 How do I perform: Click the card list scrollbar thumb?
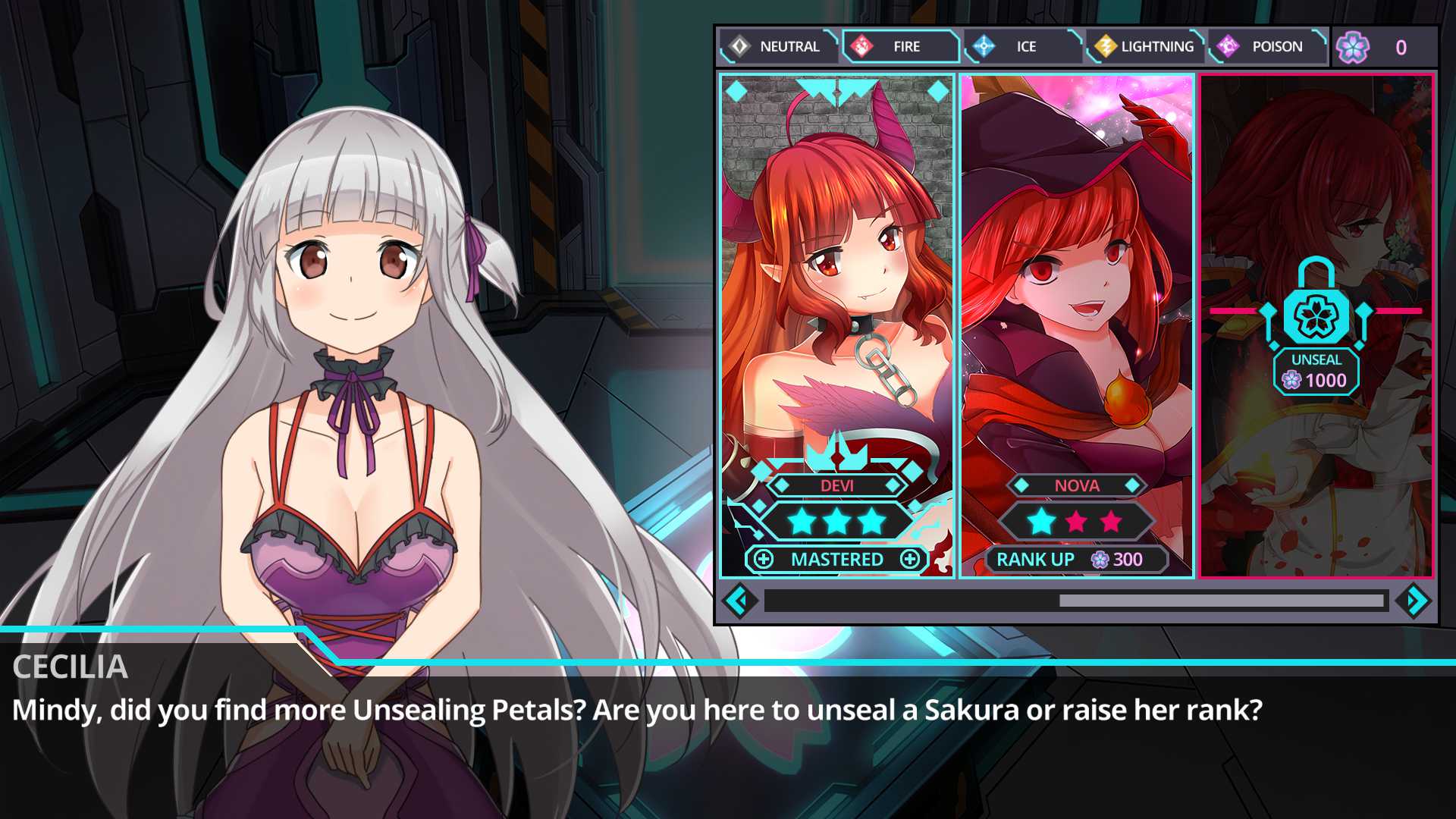point(1221,601)
